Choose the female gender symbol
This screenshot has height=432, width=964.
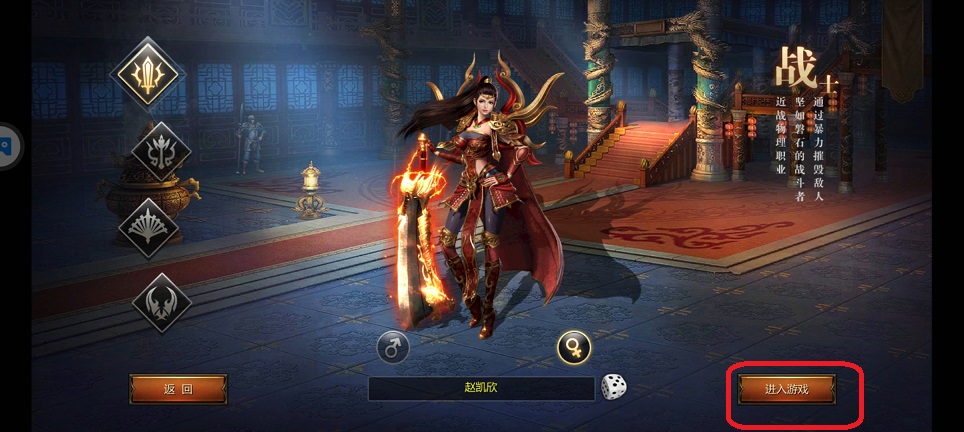(574, 347)
